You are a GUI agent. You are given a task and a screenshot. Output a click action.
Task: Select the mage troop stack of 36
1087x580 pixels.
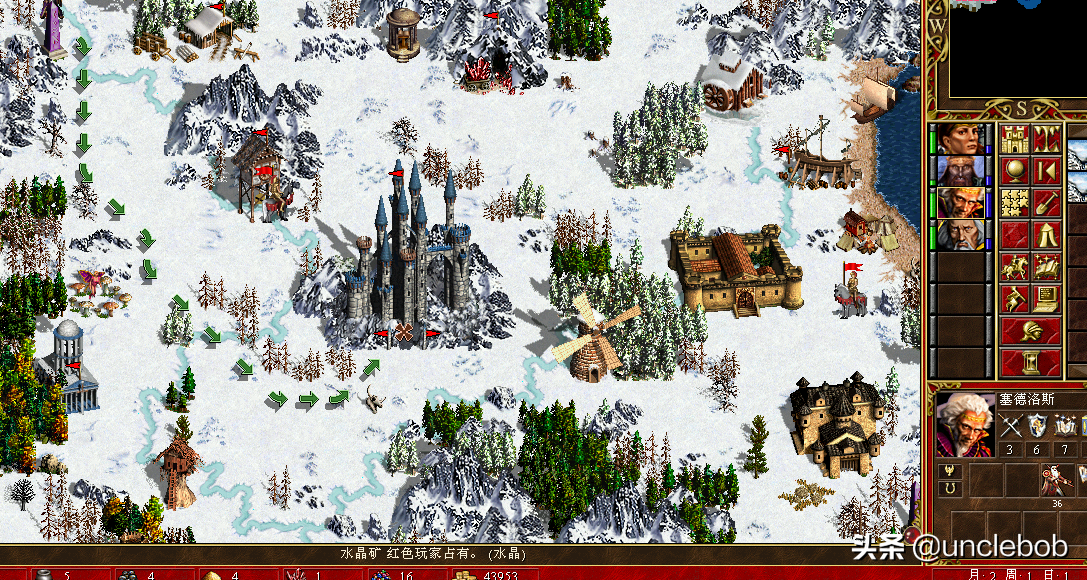click(x=1054, y=482)
